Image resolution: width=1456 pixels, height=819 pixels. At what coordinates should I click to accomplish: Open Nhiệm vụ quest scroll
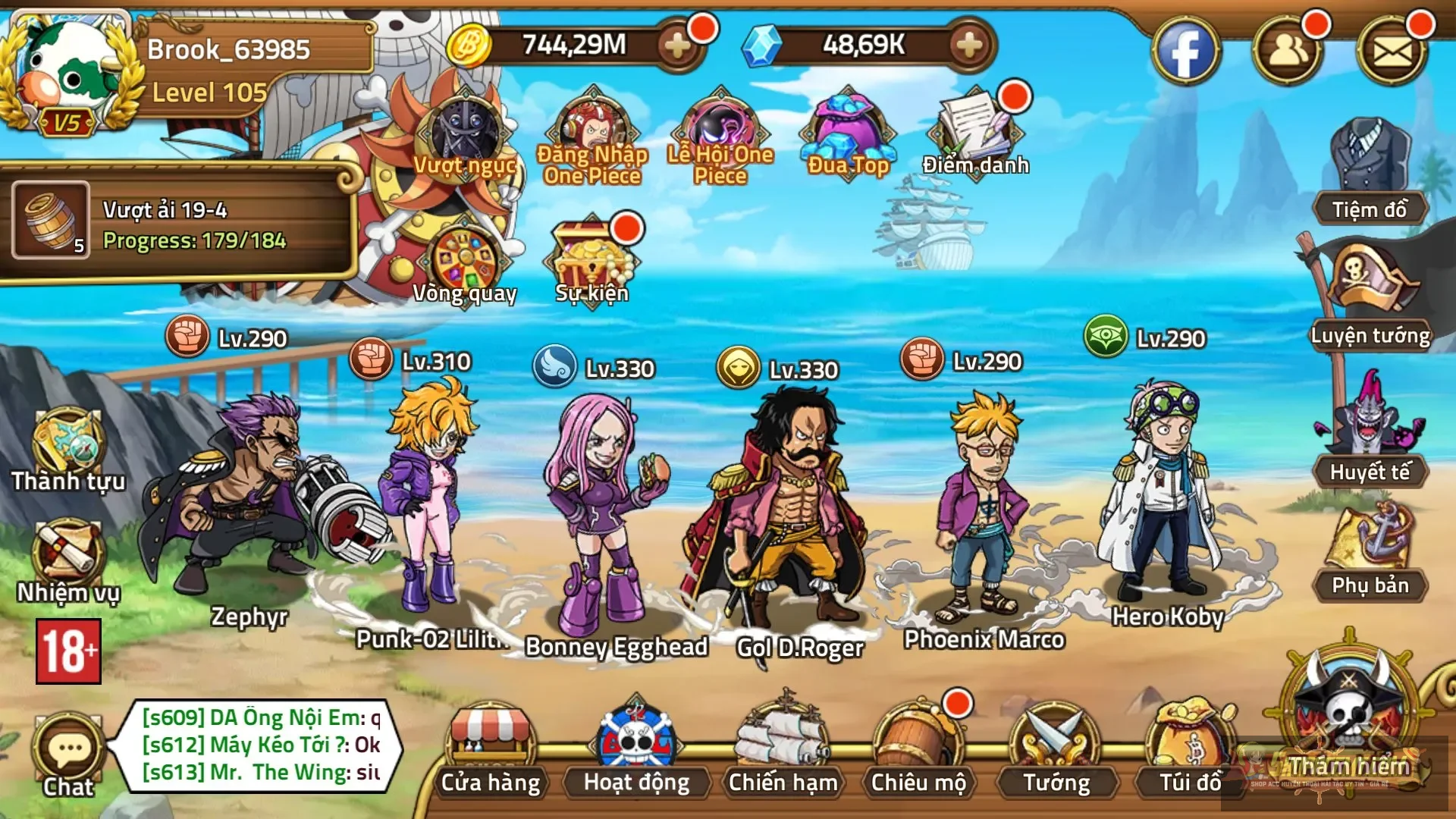coord(68,561)
